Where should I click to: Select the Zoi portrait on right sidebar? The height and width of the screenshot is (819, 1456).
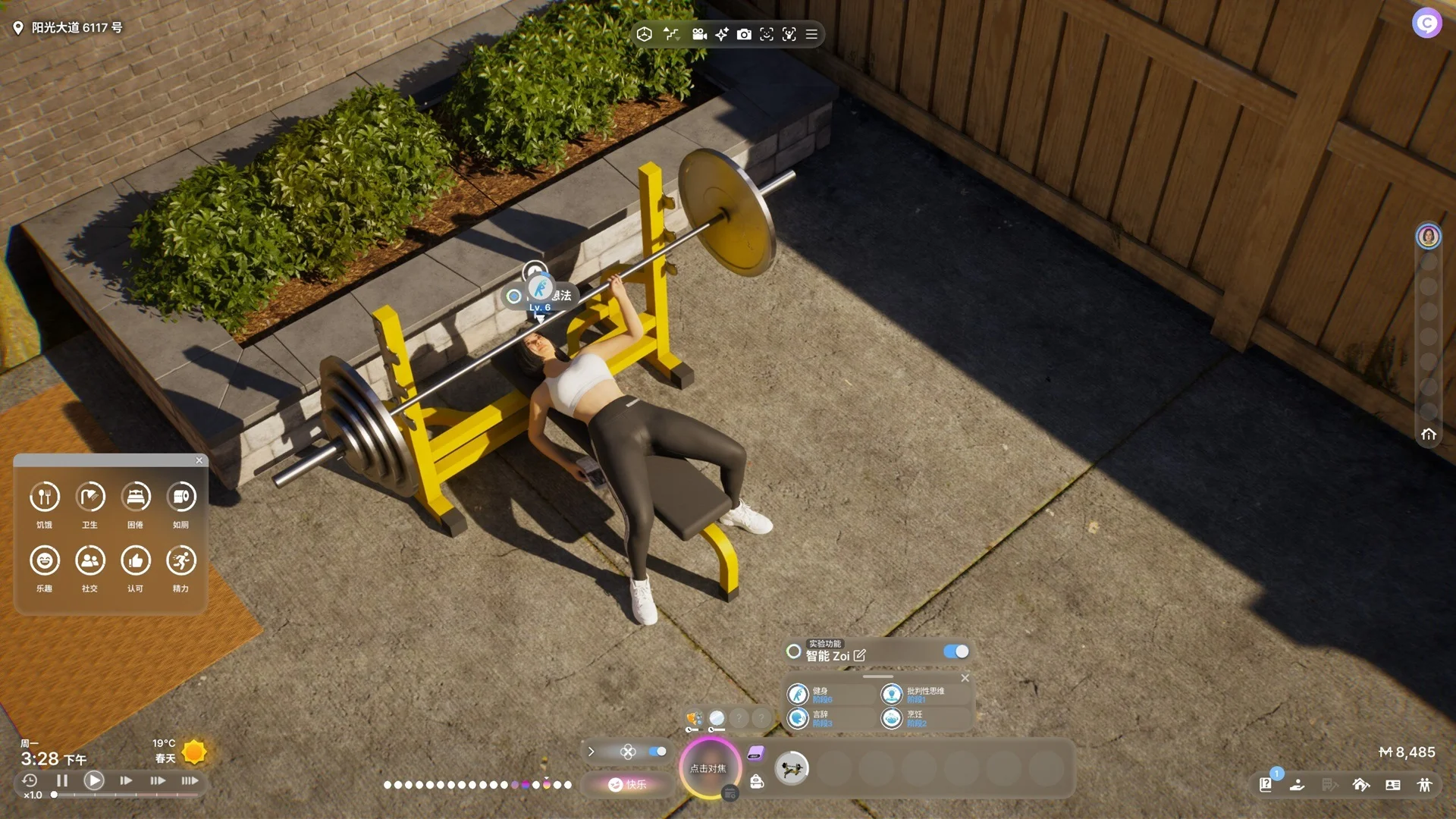click(x=1429, y=237)
